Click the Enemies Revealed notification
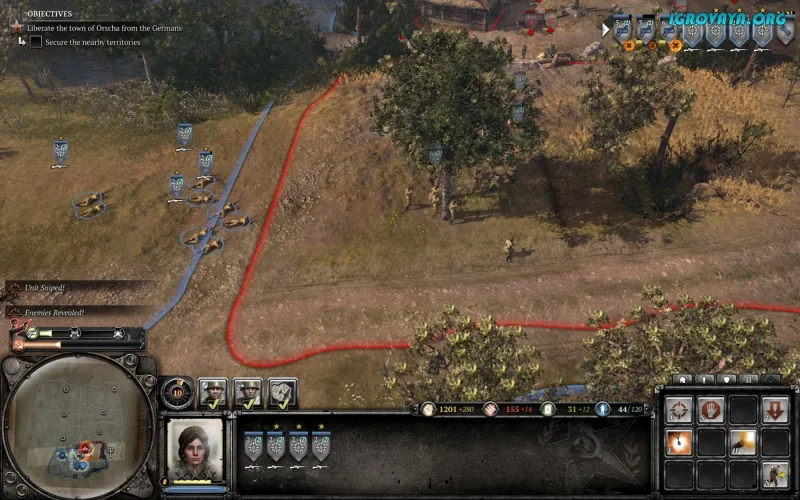 click(x=50, y=312)
